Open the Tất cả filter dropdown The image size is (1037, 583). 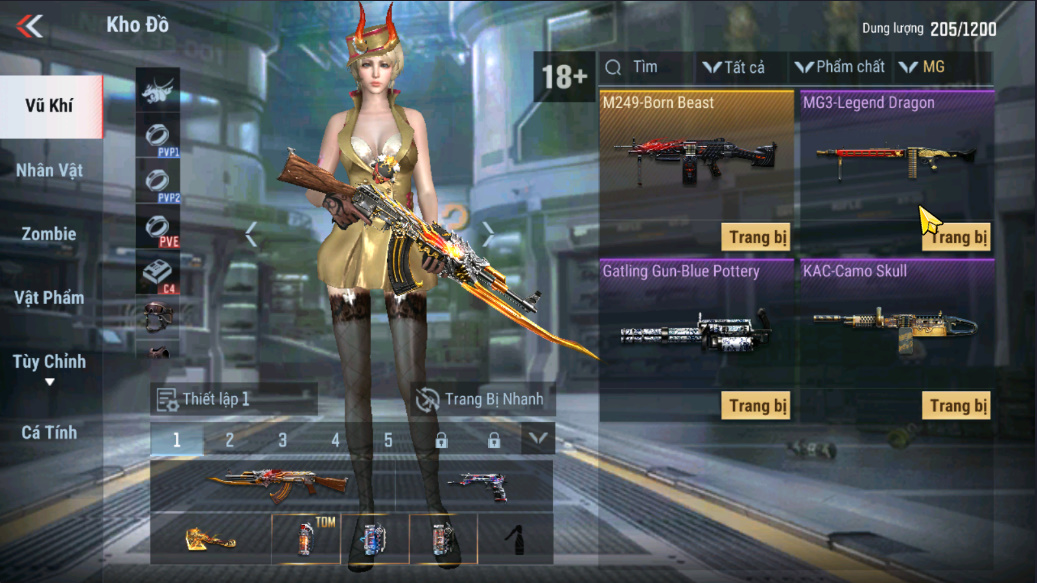[734, 67]
